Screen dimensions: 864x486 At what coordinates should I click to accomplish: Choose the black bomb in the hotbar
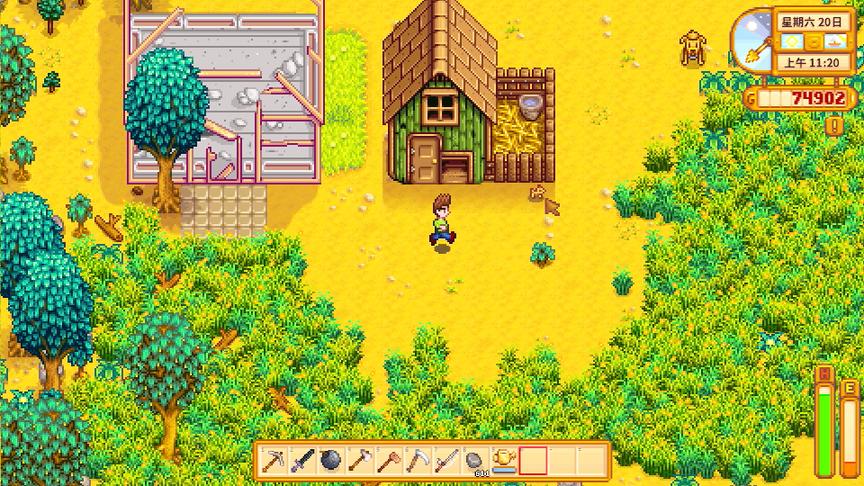pyautogui.click(x=331, y=461)
